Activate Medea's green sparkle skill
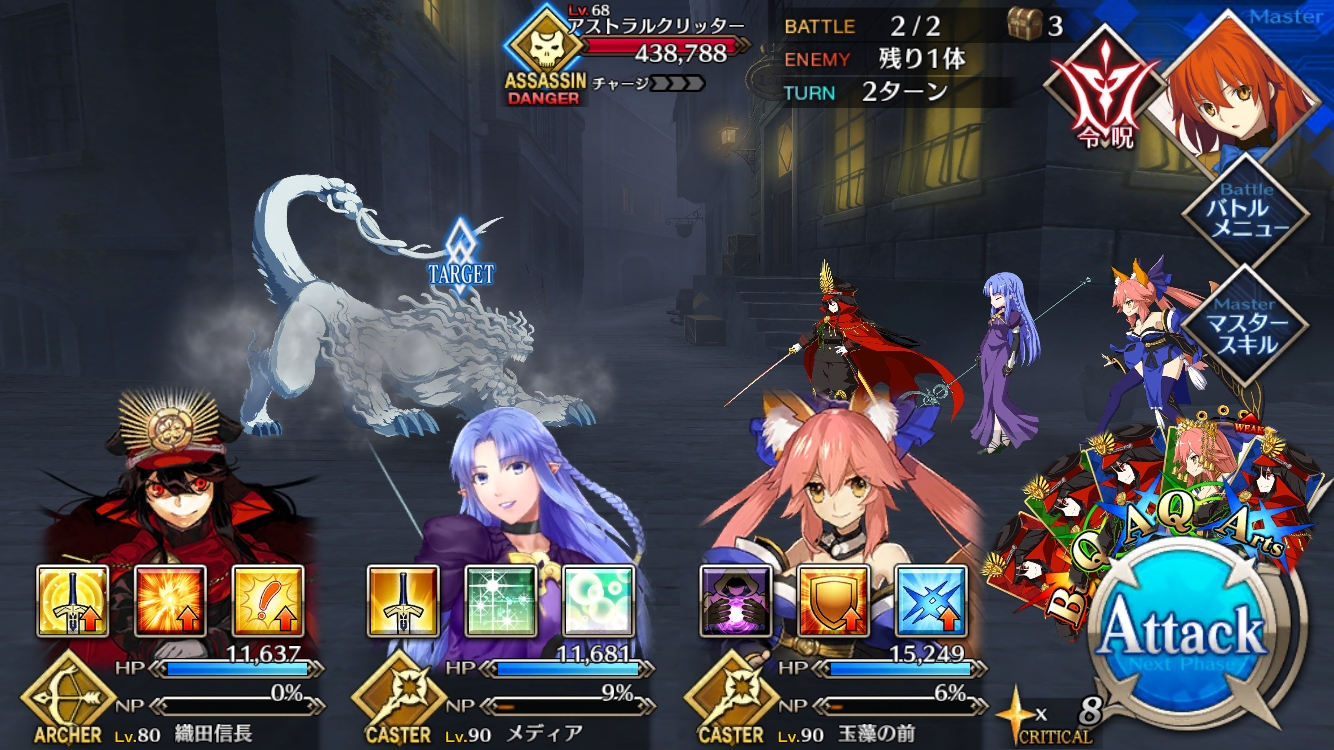Screen dimensions: 1334x750 pos(501,601)
